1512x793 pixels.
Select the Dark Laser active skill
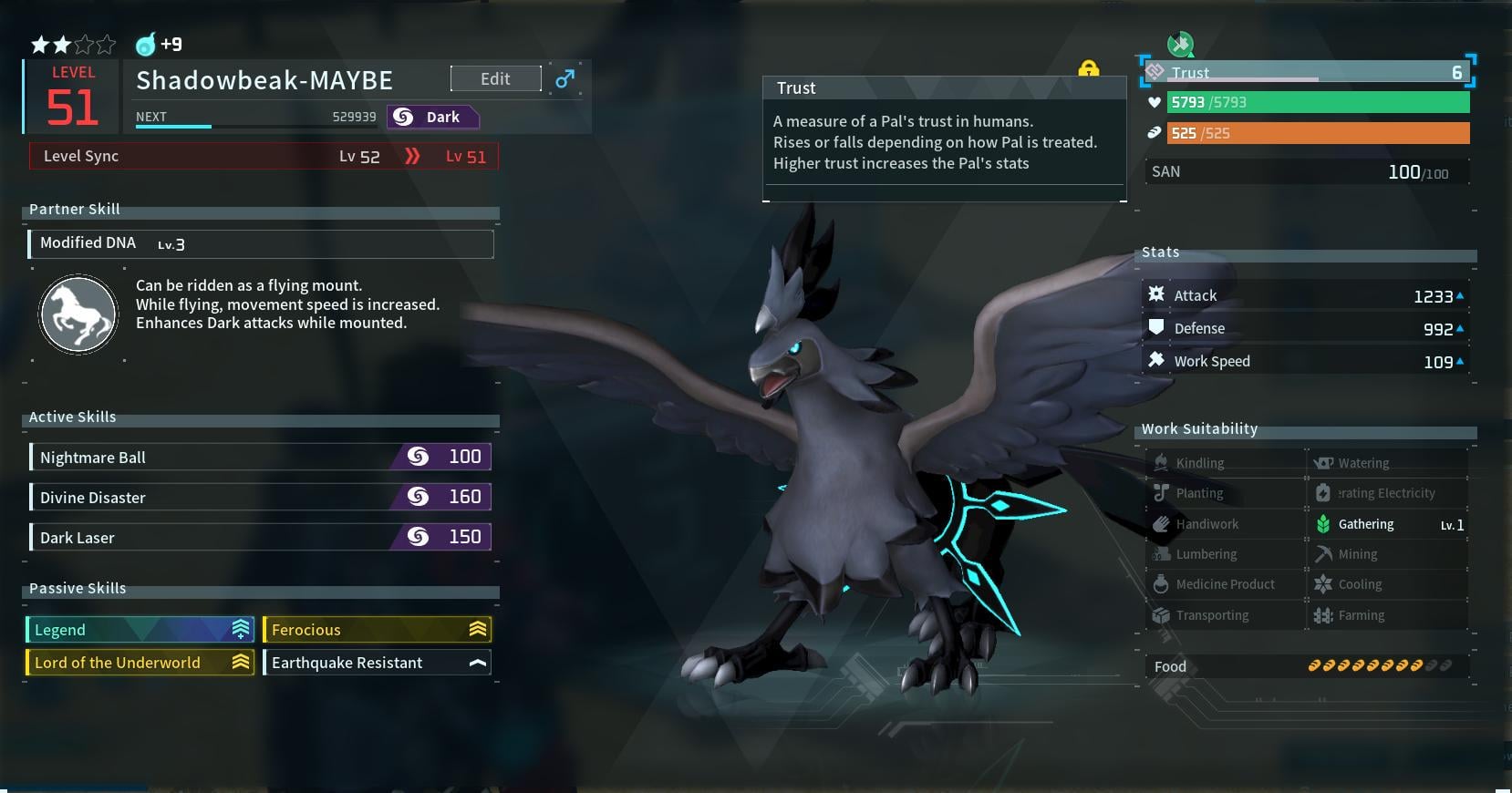[x=262, y=537]
